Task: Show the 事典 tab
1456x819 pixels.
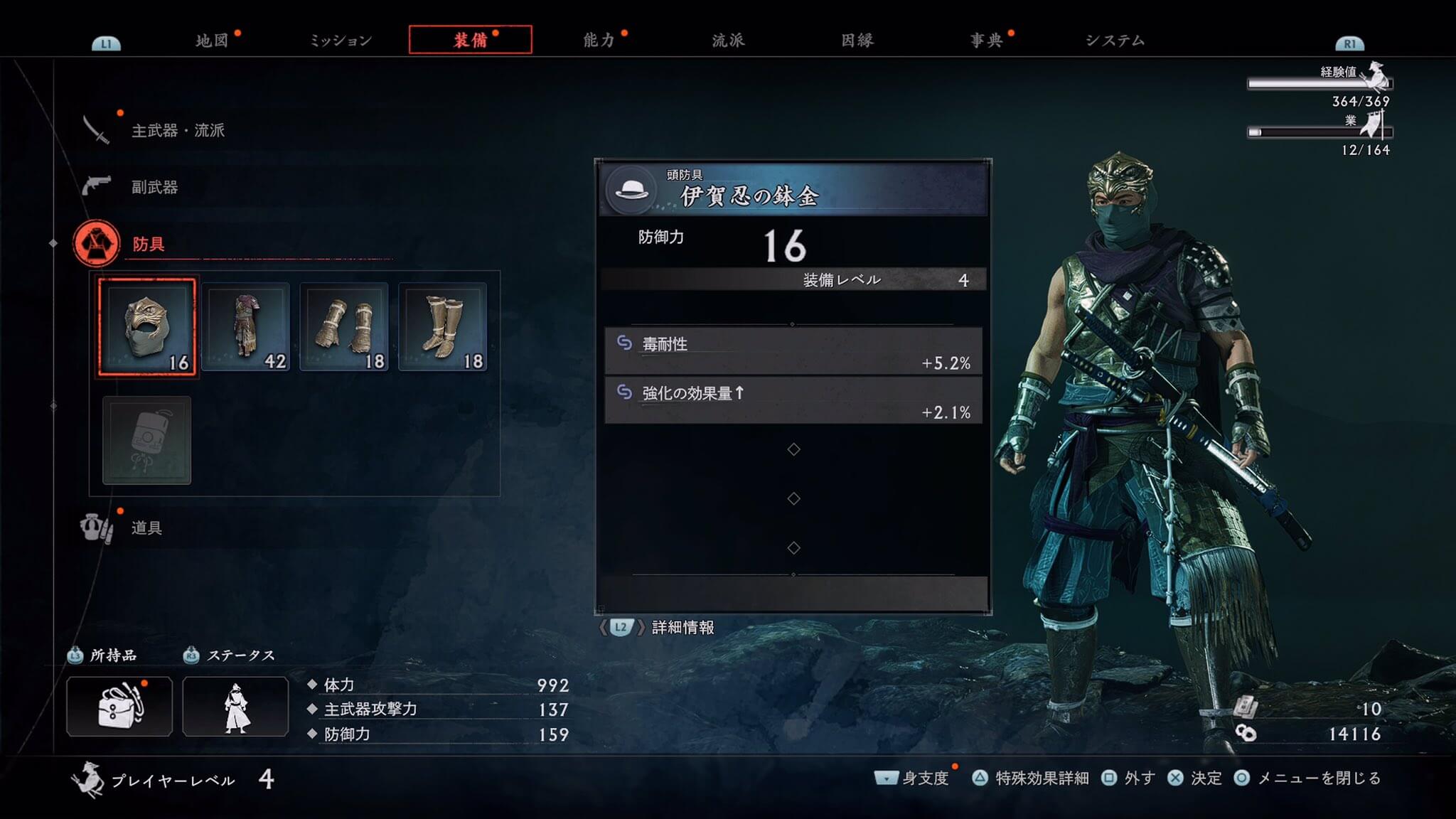Action: [x=986, y=41]
